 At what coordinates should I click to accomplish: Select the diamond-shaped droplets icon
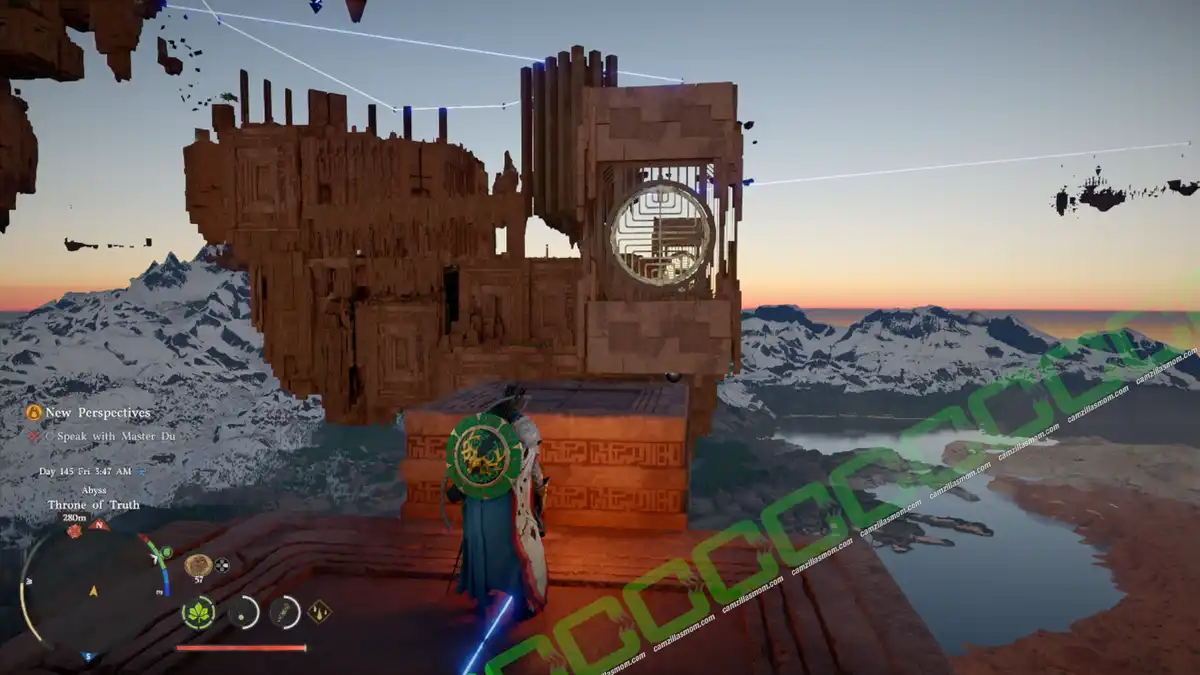[x=320, y=611]
